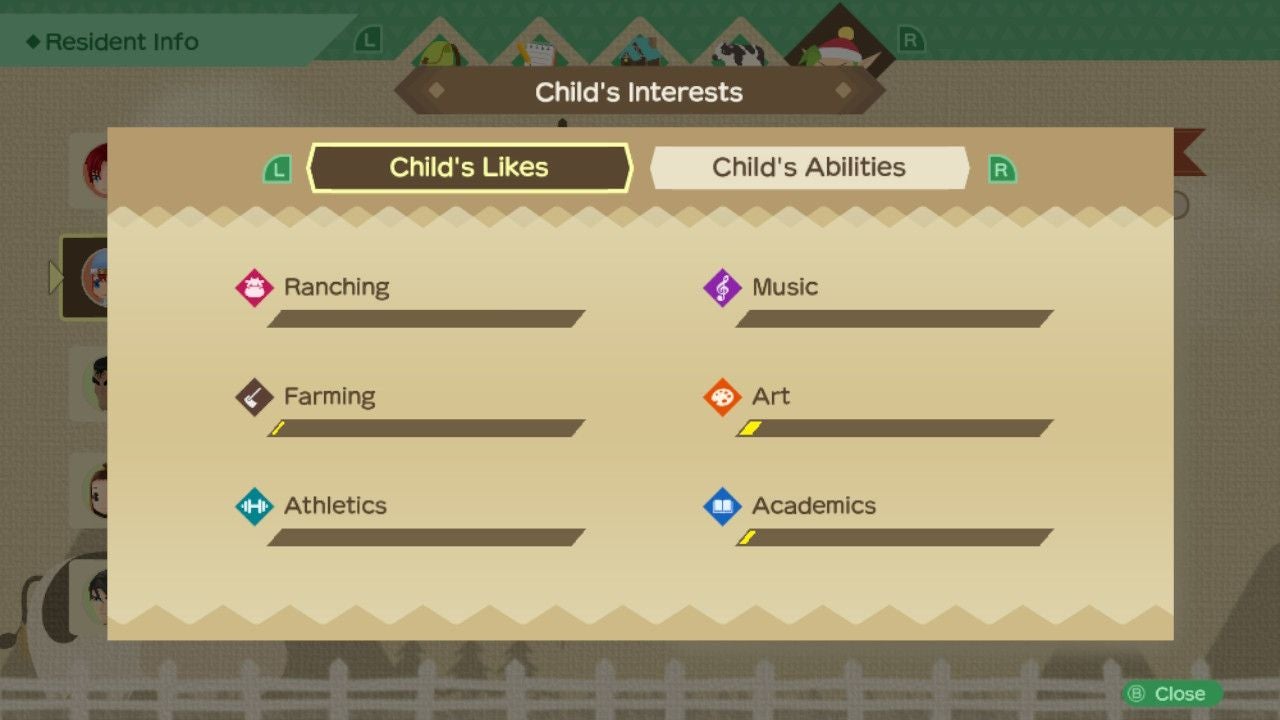This screenshot has height=720, width=1280.
Task: Select the Art palette icon
Action: coord(721,396)
